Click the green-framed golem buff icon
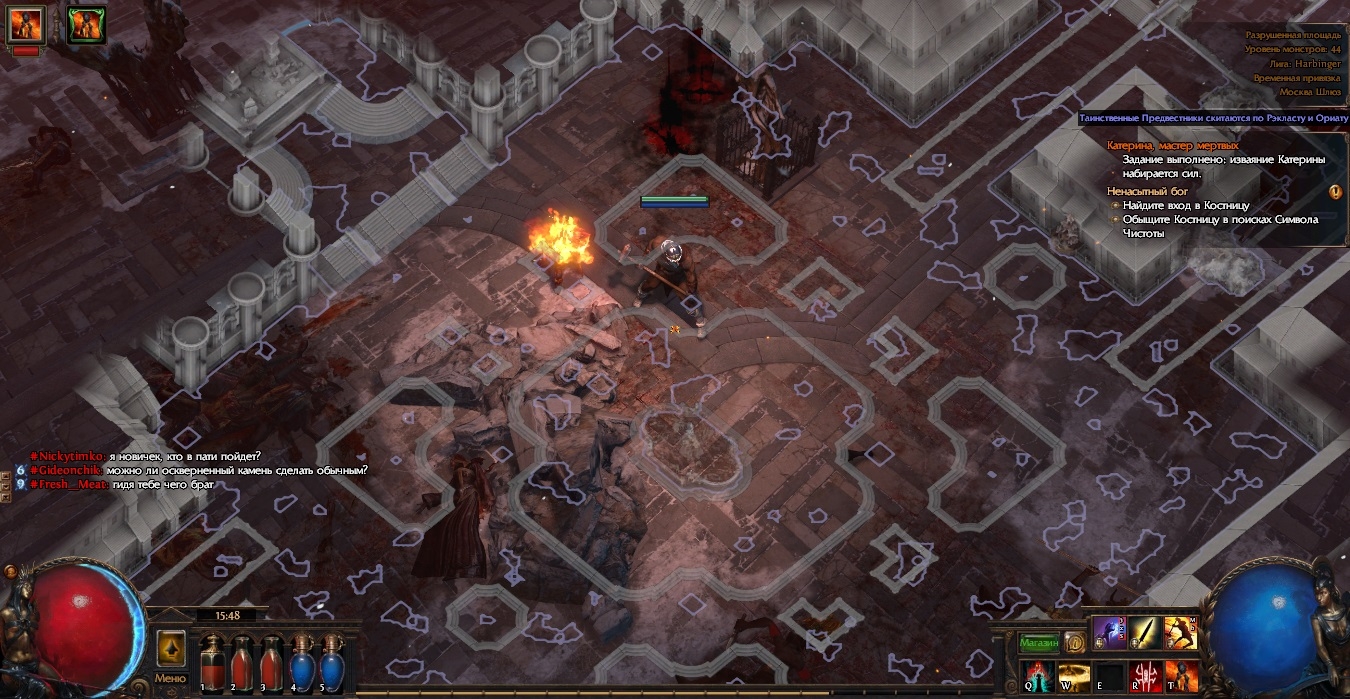The height and width of the screenshot is (699, 1350). click(x=87, y=24)
